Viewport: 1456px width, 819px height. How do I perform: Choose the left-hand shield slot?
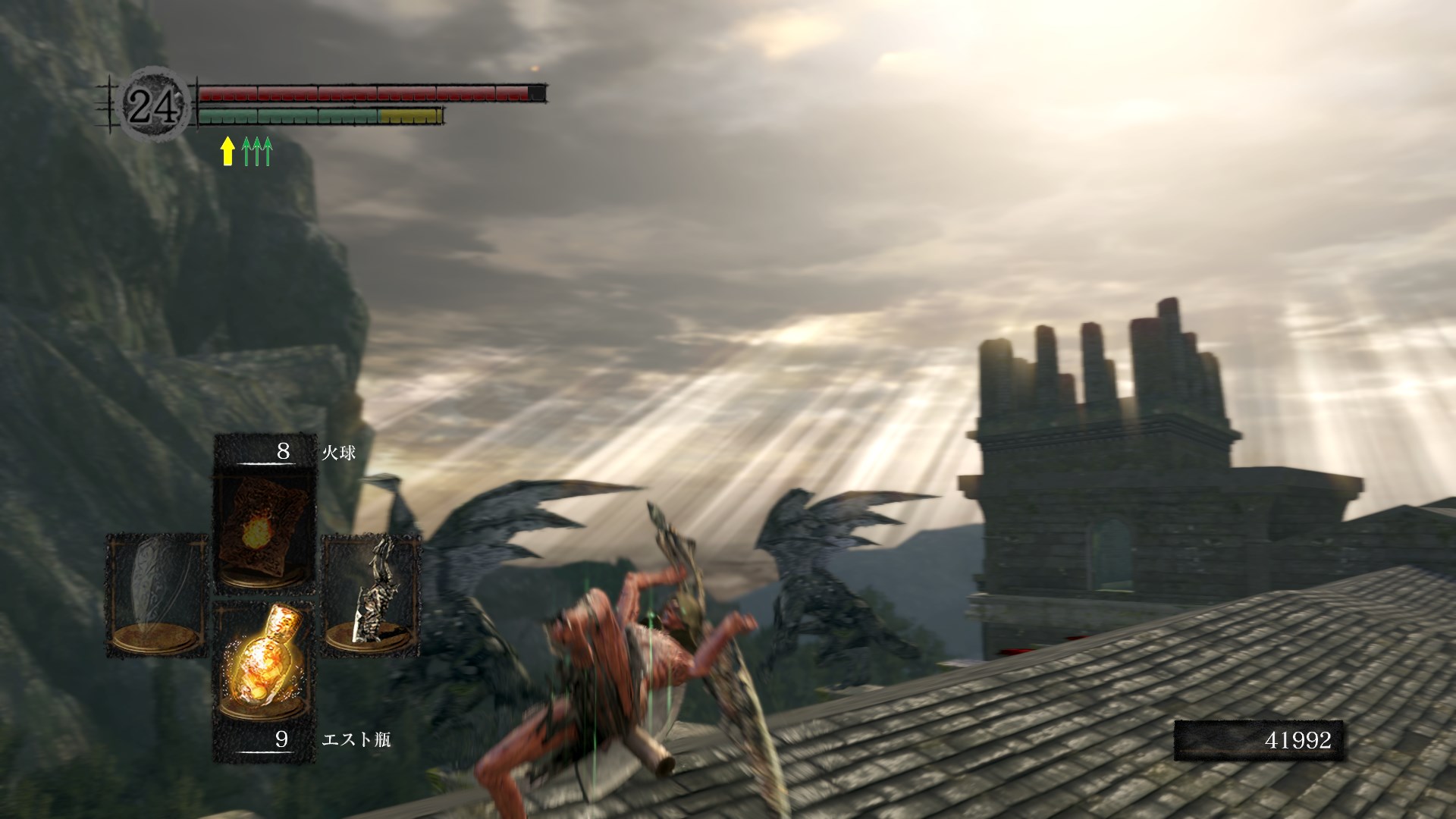158,595
